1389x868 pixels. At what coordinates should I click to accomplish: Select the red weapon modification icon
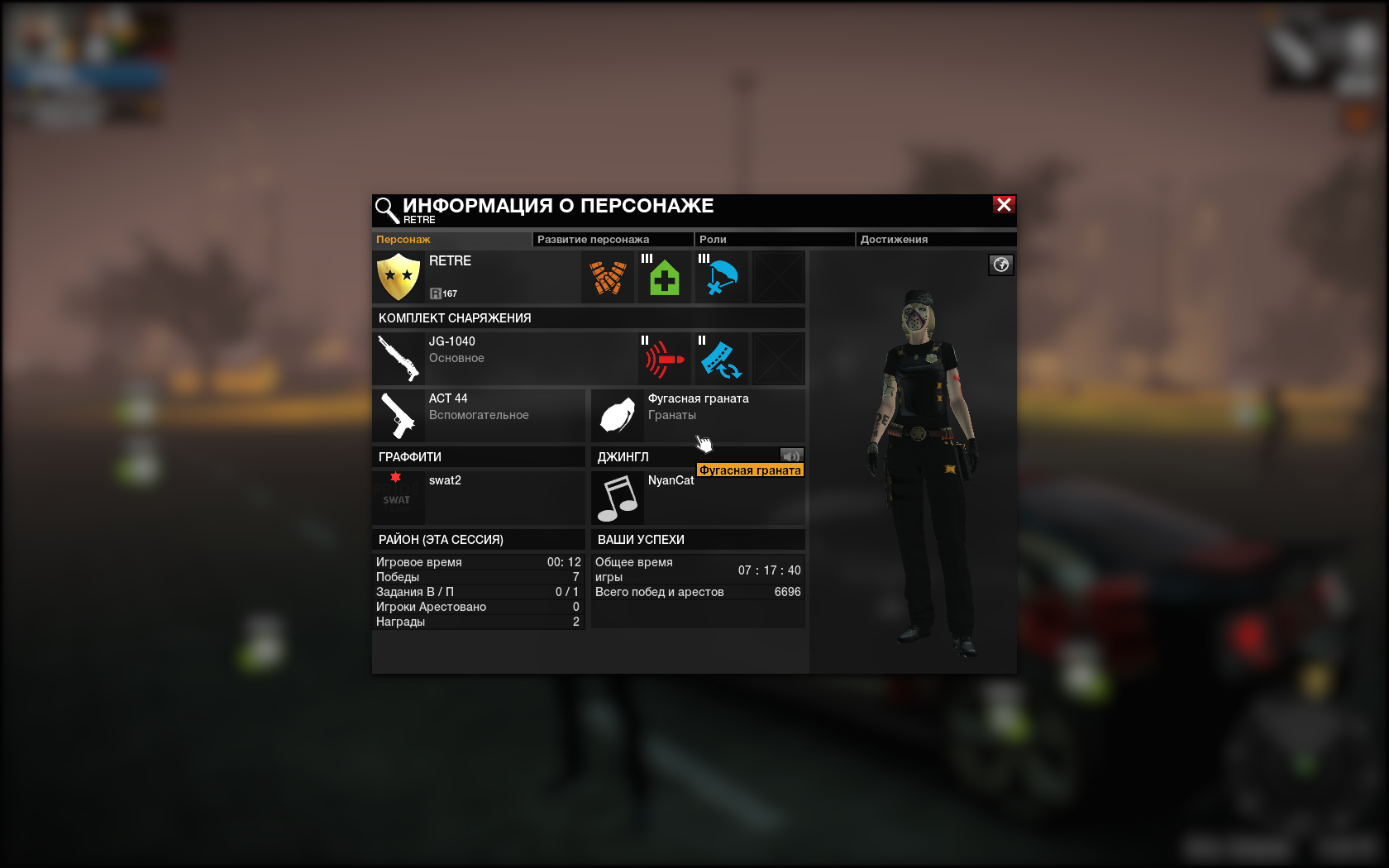(x=665, y=359)
